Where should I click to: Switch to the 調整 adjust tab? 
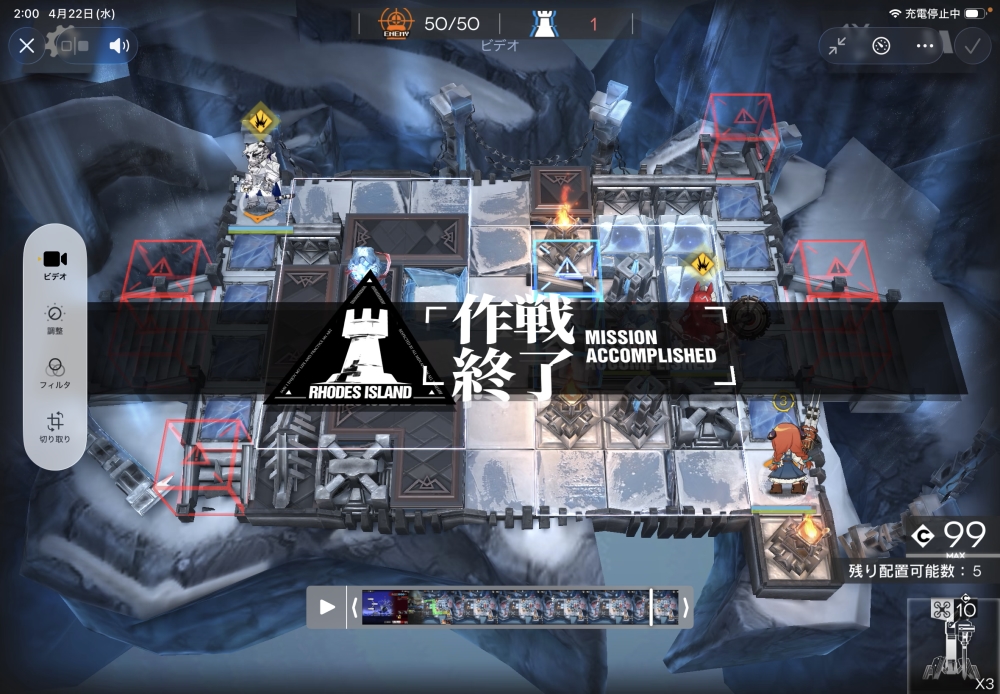56,319
